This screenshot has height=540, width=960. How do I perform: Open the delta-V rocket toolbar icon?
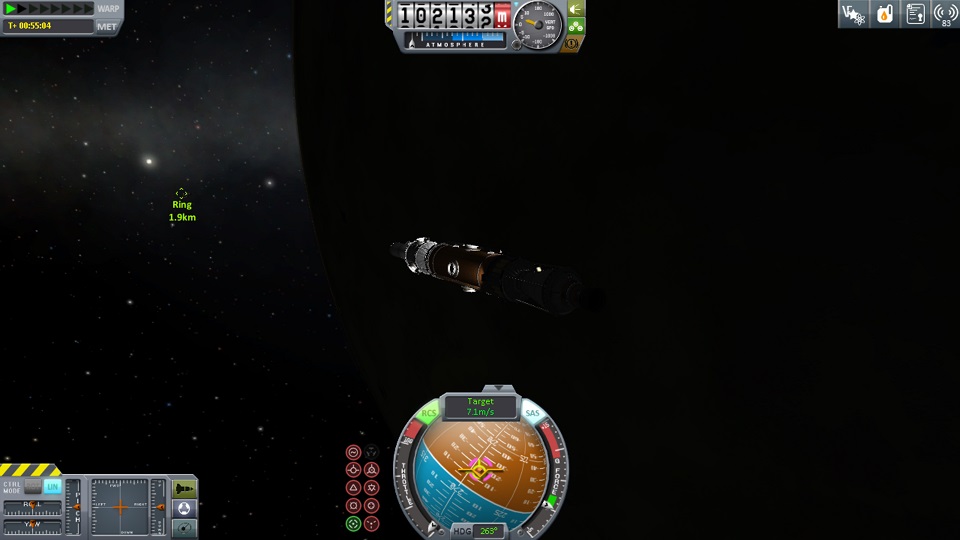coord(853,14)
